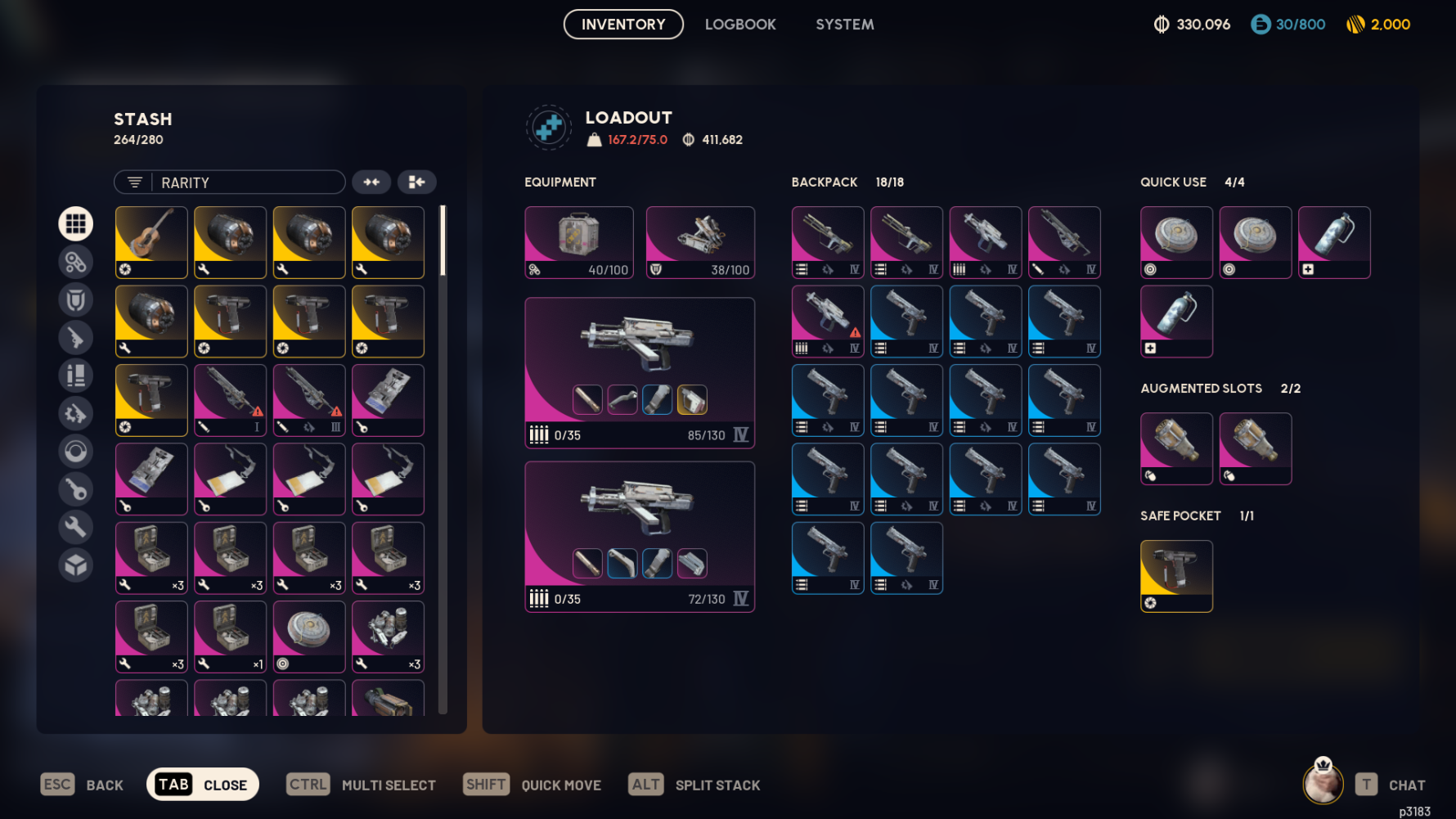1456x819 pixels.
Task: Select the pistol in the SAFE POCKET slot
Action: click(x=1176, y=575)
